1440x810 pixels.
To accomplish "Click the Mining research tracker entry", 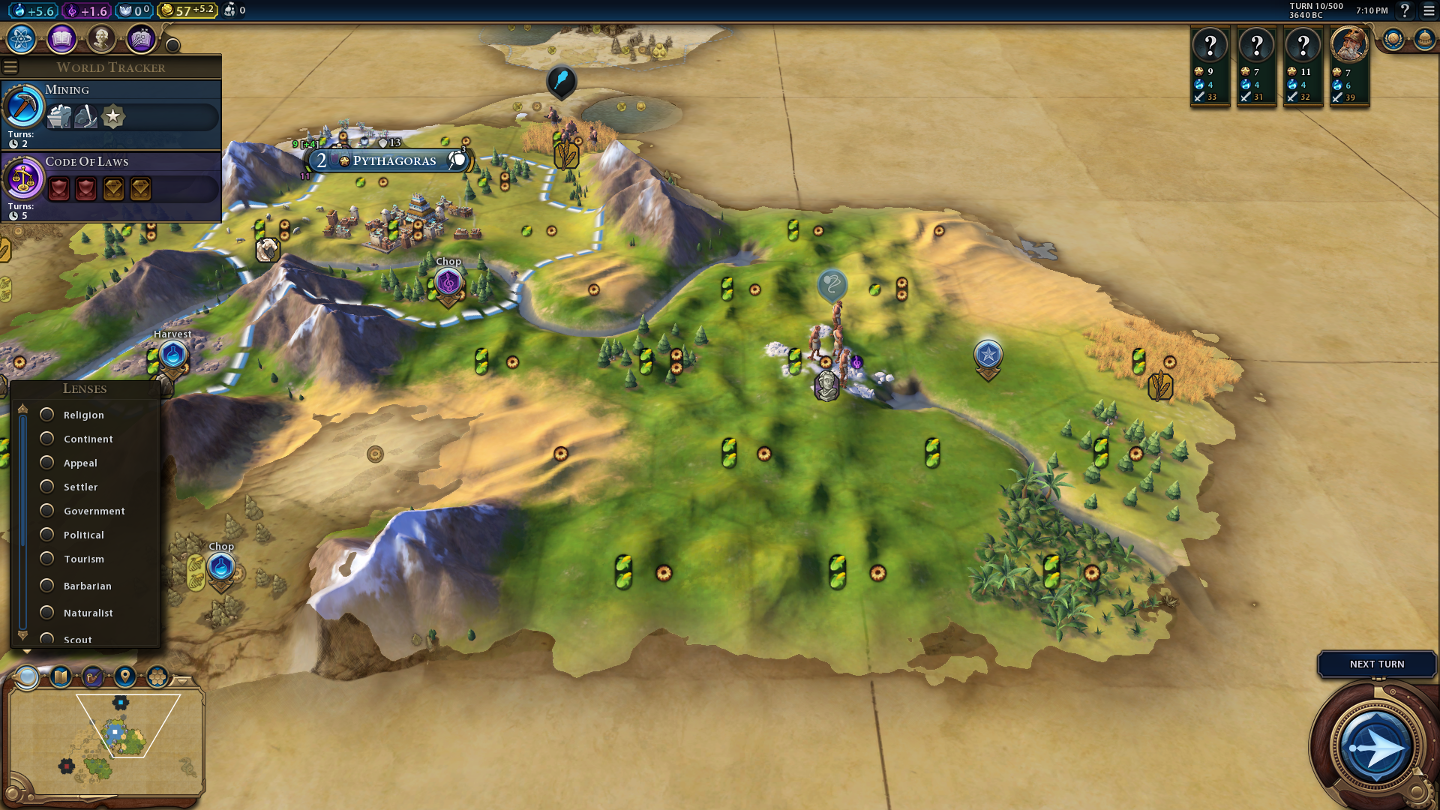I will (x=110, y=112).
